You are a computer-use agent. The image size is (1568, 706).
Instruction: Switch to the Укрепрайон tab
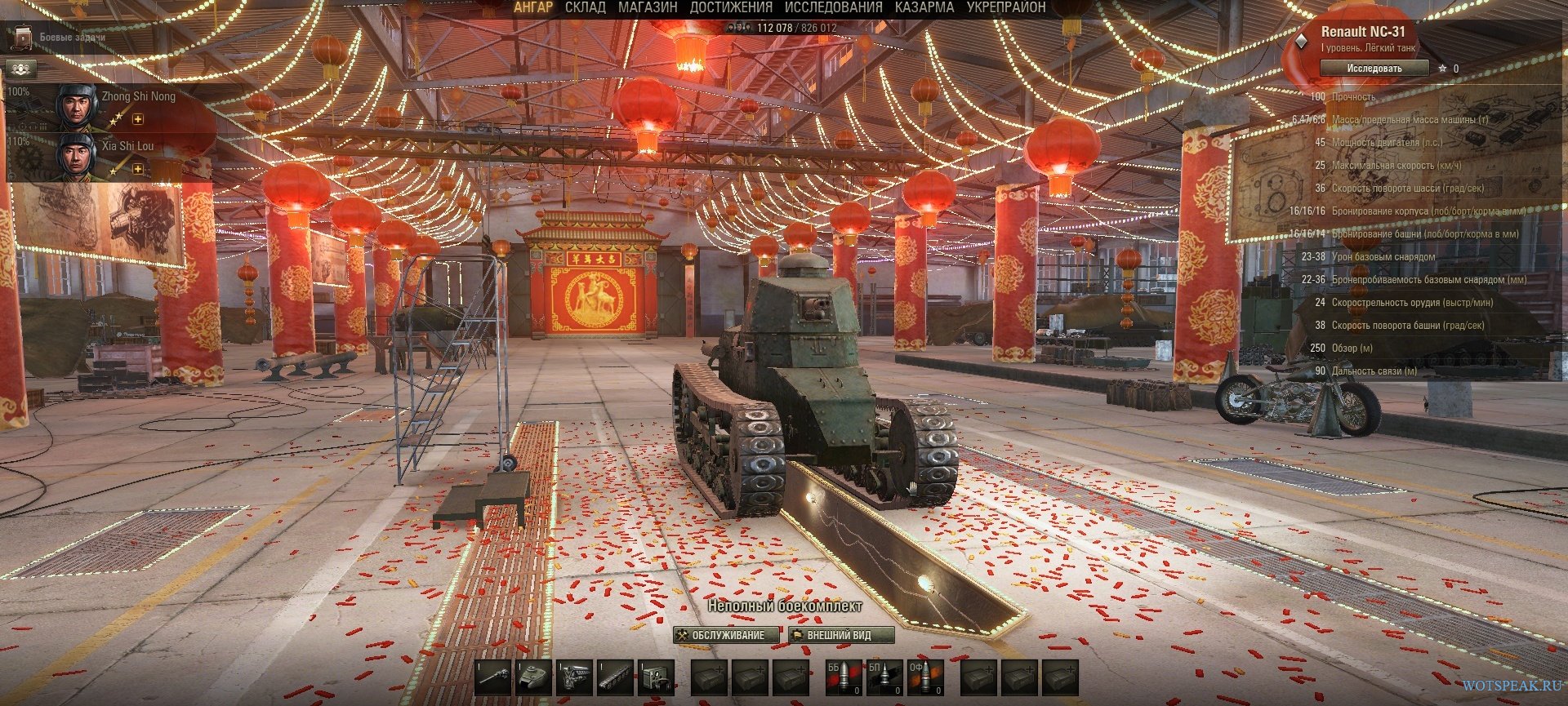pyautogui.click(x=1005, y=7)
